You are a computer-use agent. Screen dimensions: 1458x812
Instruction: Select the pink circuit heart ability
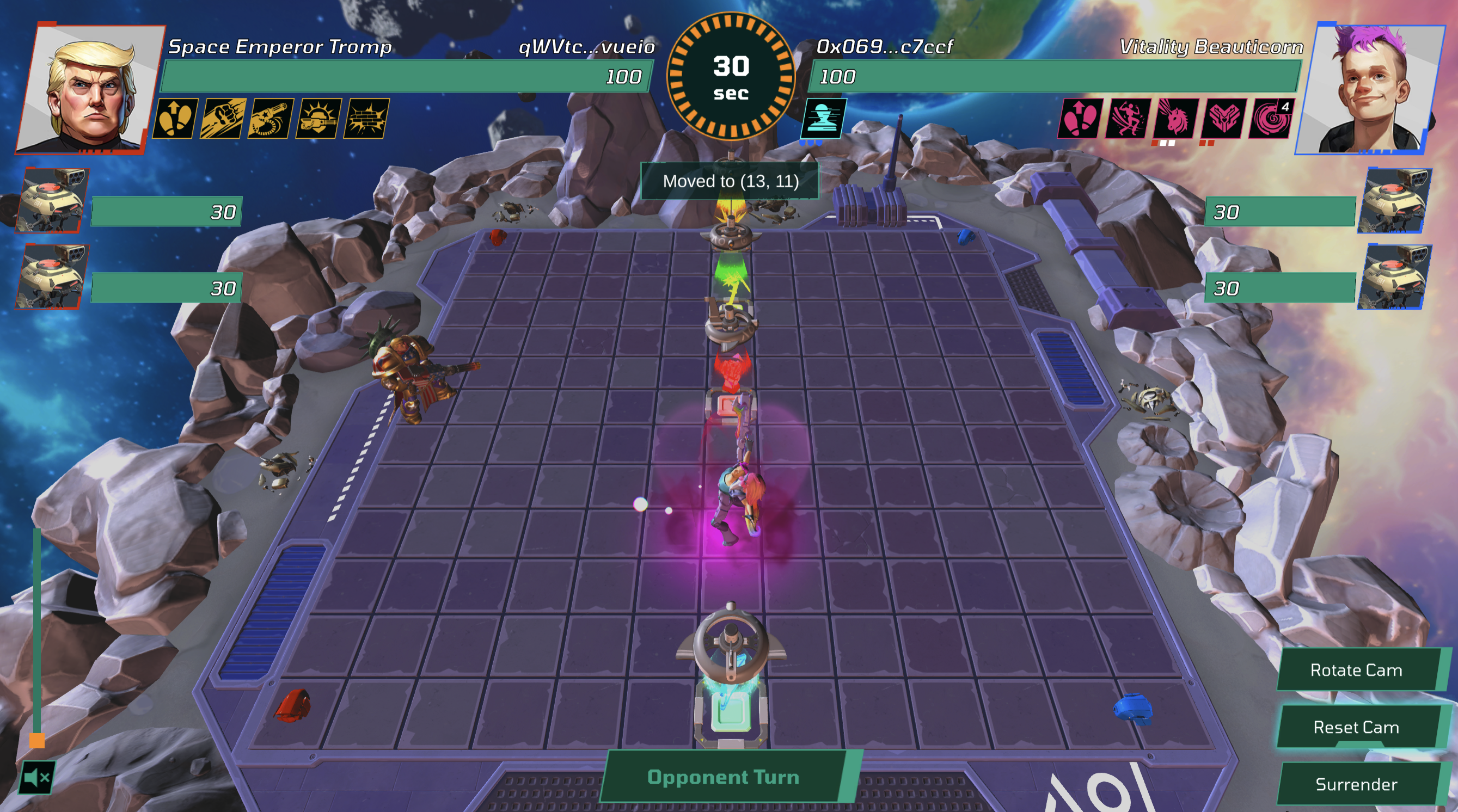[1223, 118]
